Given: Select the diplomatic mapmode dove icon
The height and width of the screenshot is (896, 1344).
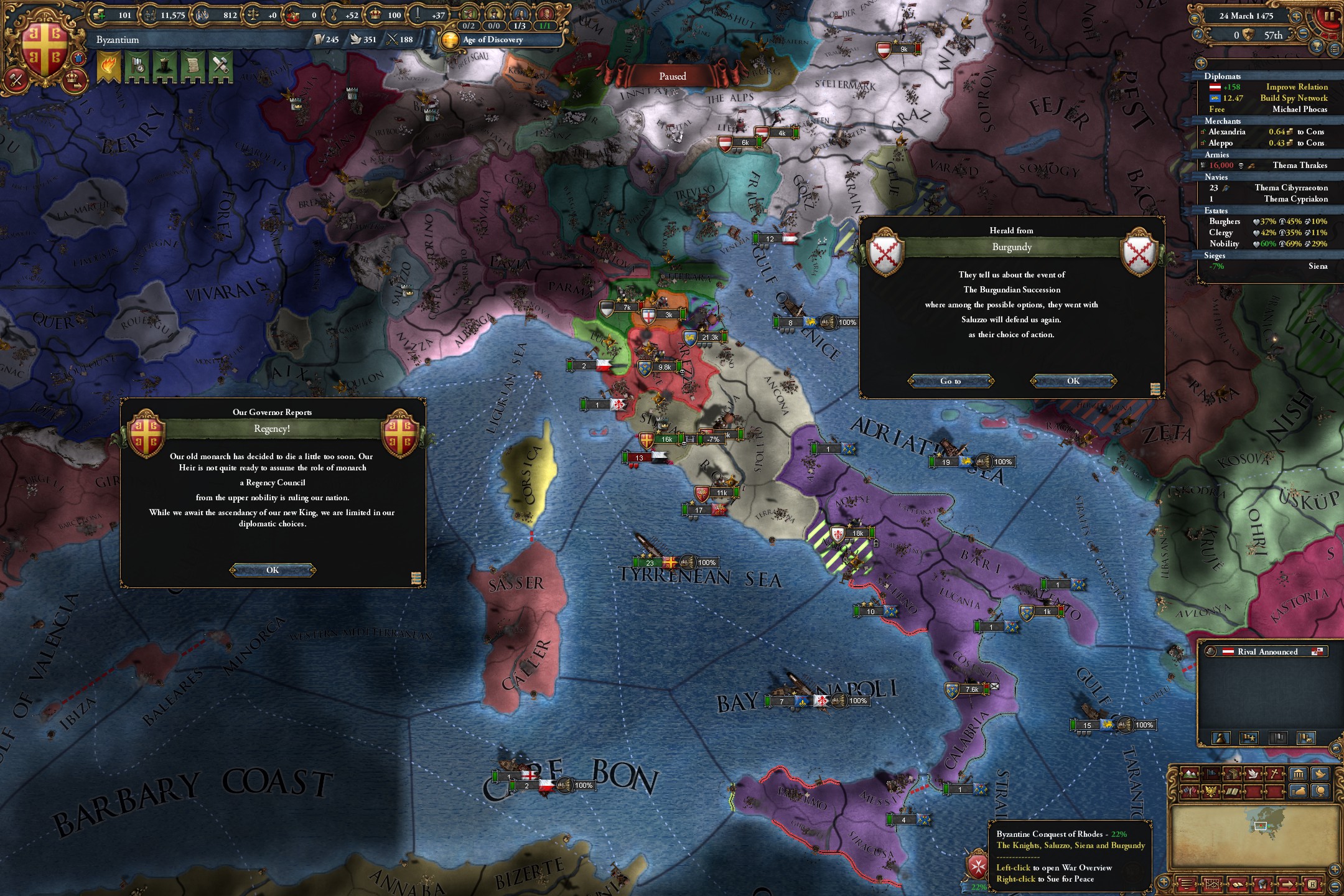Looking at the screenshot, I should tap(1254, 773).
